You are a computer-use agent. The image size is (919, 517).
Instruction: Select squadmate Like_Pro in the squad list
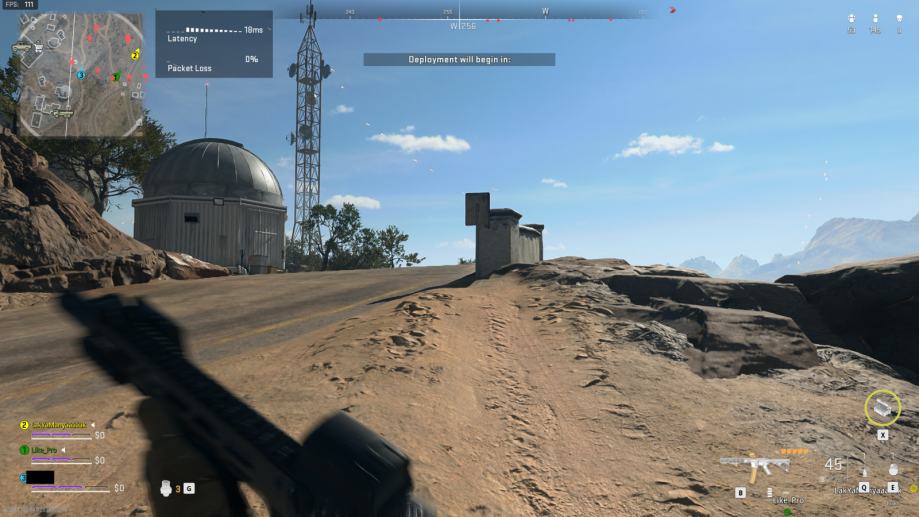point(44,450)
